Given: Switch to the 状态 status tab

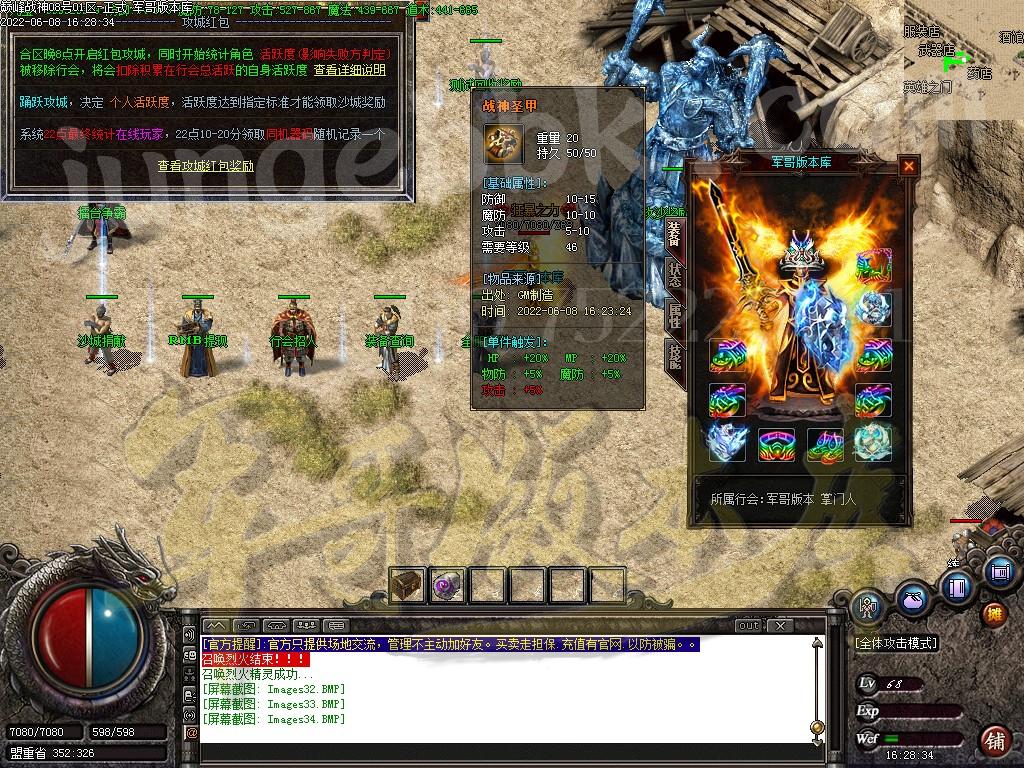Looking at the screenshot, I should tap(675, 275).
